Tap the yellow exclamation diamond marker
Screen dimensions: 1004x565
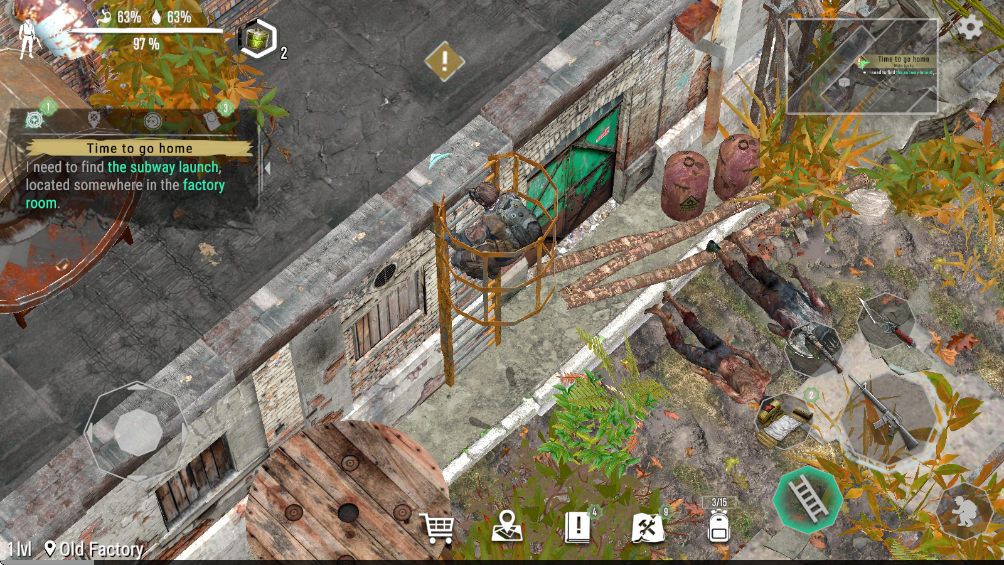(444, 61)
